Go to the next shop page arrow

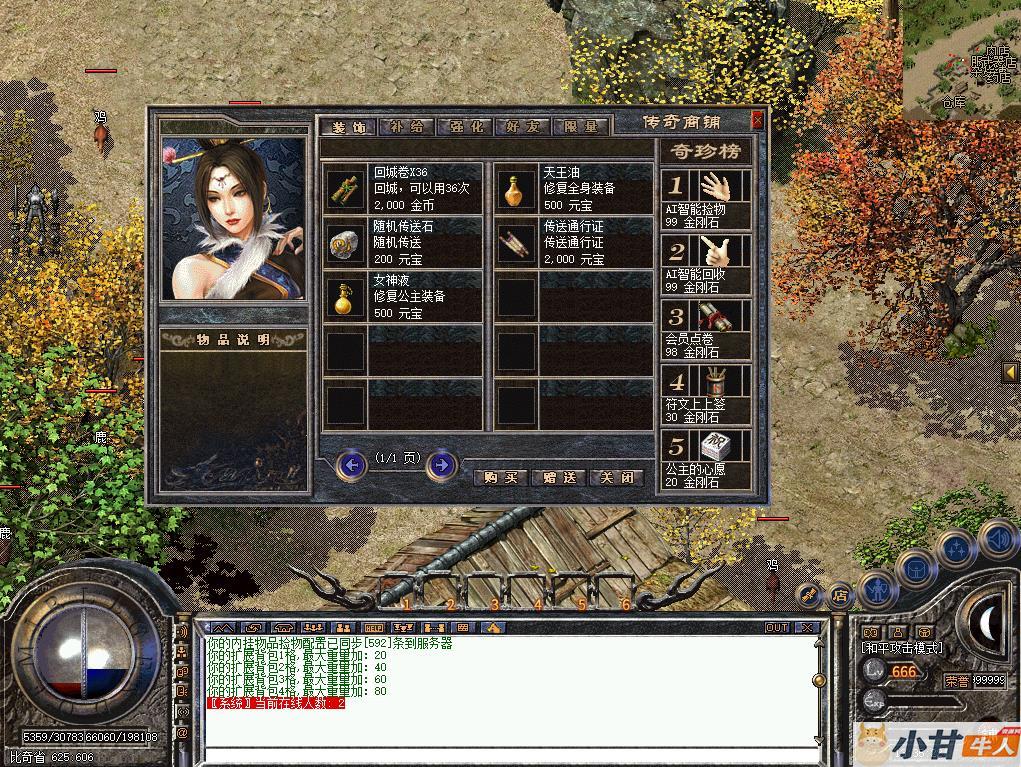coord(441,465)
